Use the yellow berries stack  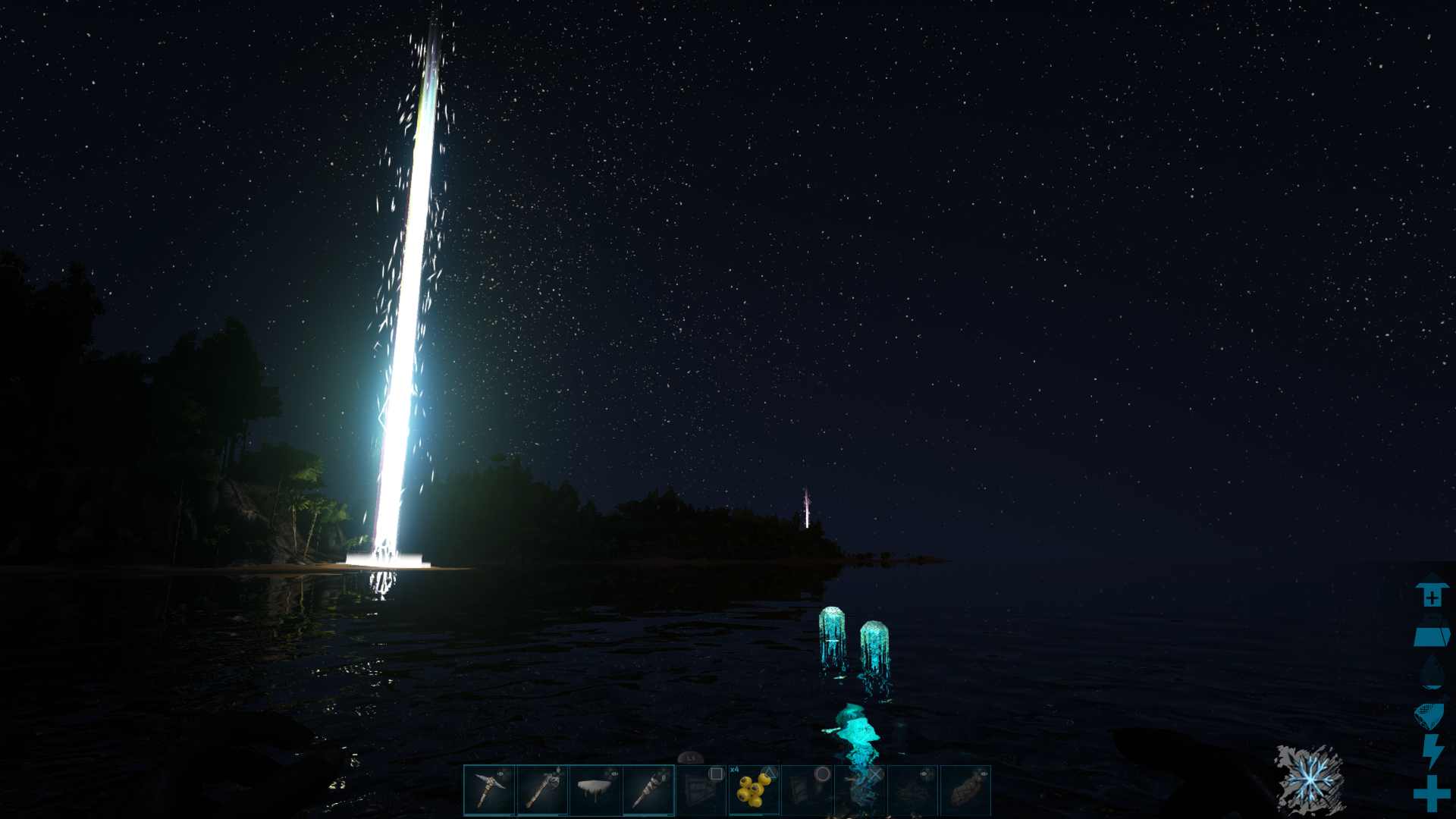754,790
